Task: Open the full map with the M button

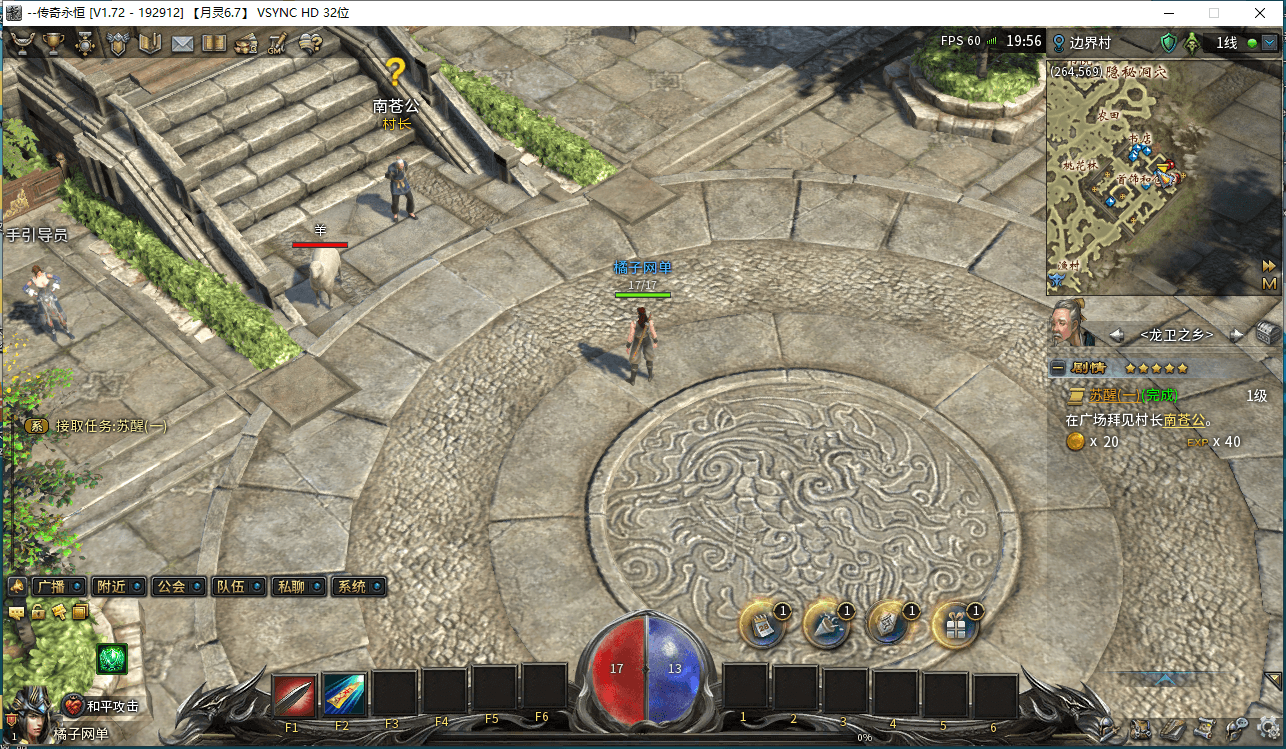Action: [1269, 285]
